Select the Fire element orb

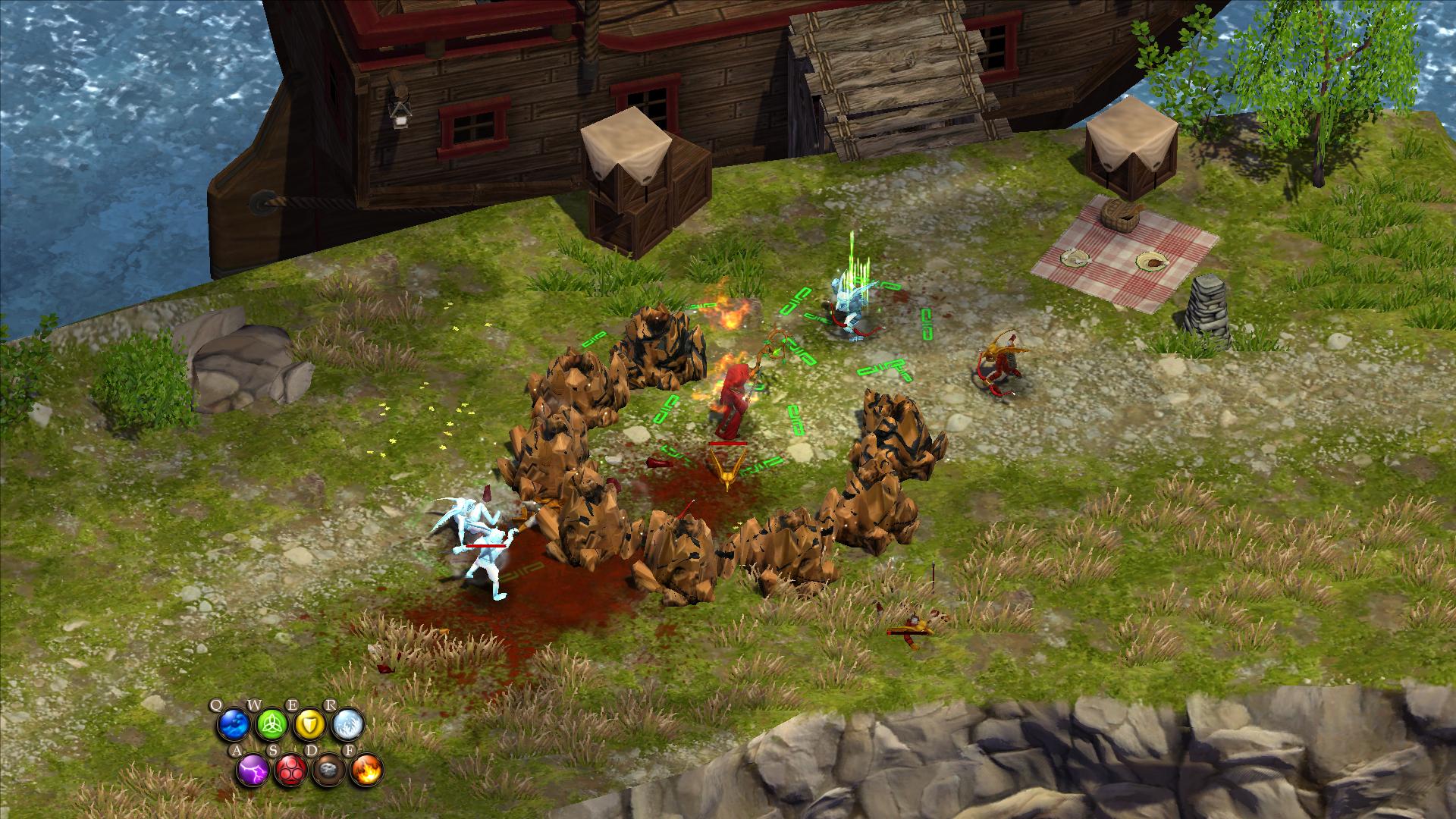coord(367,771)
